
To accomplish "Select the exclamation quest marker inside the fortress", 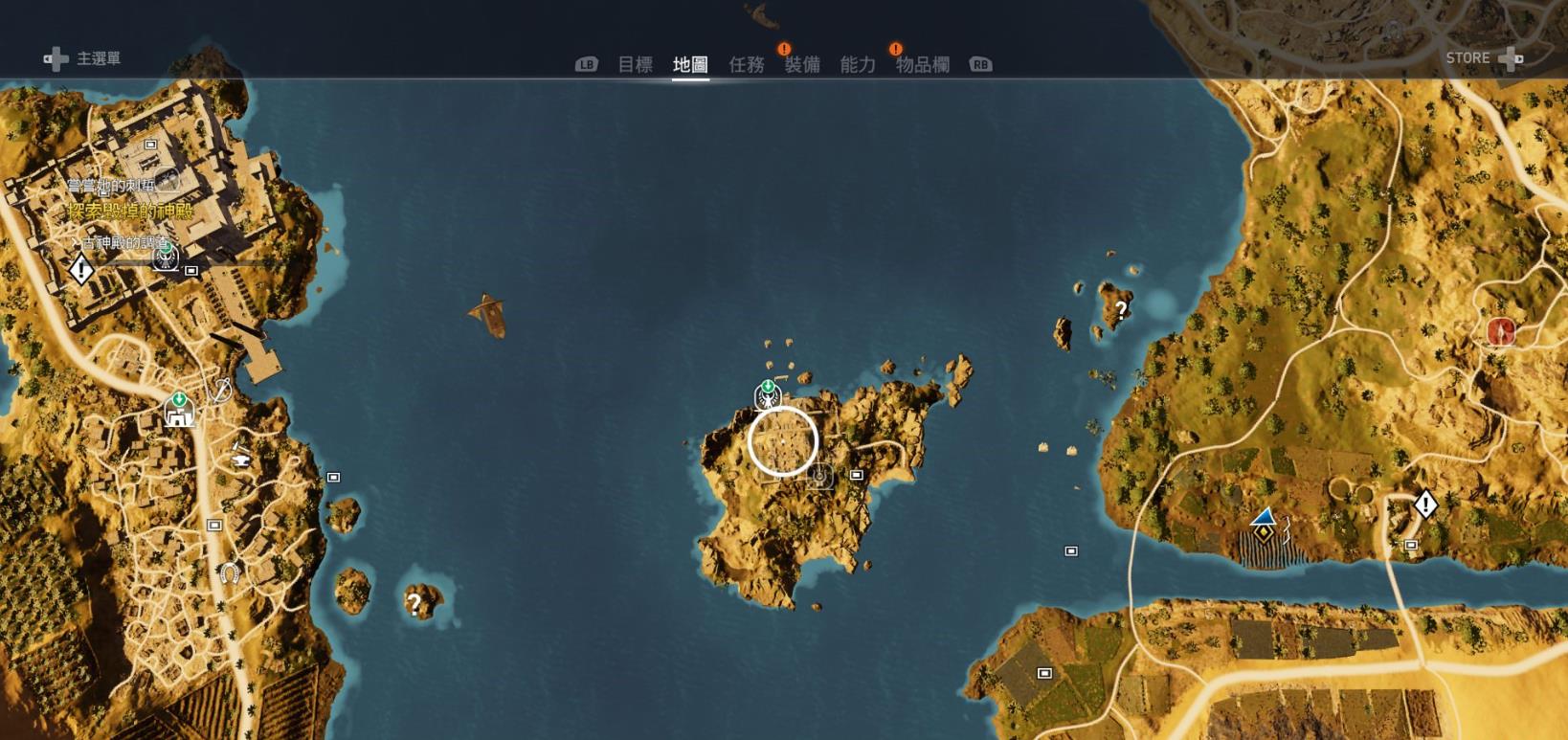I will point(81,271).
